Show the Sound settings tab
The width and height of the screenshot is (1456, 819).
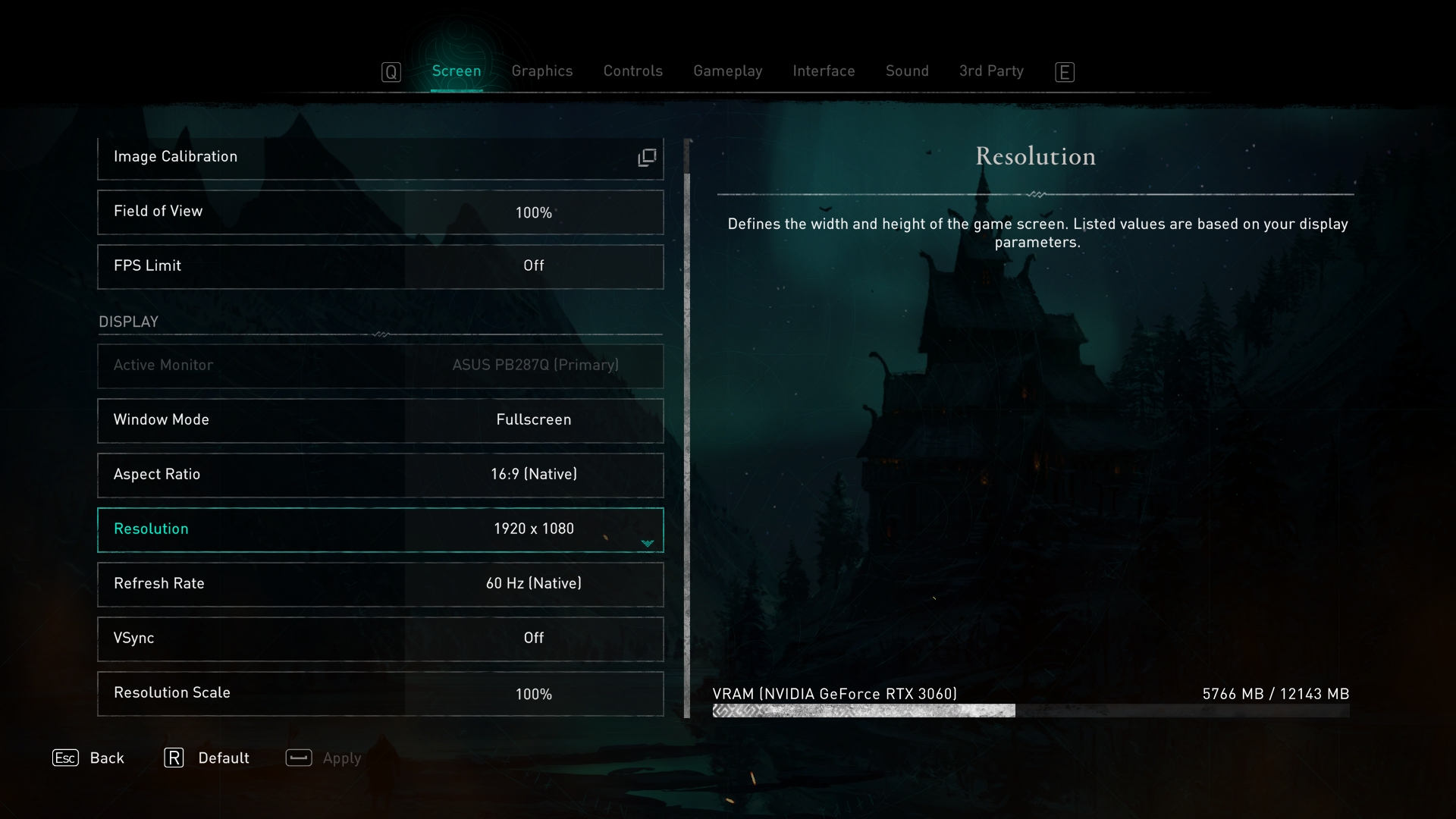[x=907, y=71]
